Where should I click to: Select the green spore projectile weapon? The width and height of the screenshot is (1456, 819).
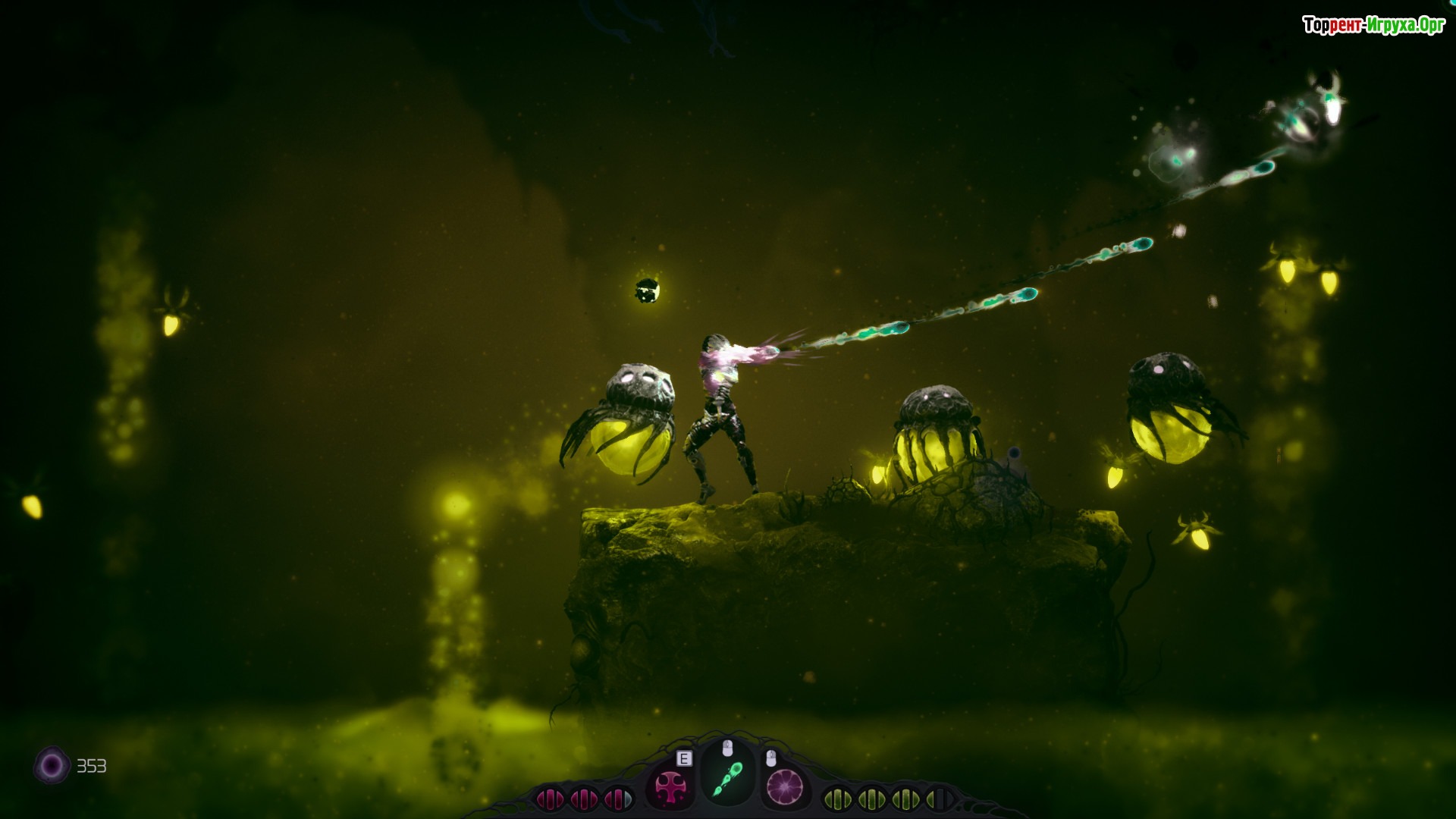727,780
